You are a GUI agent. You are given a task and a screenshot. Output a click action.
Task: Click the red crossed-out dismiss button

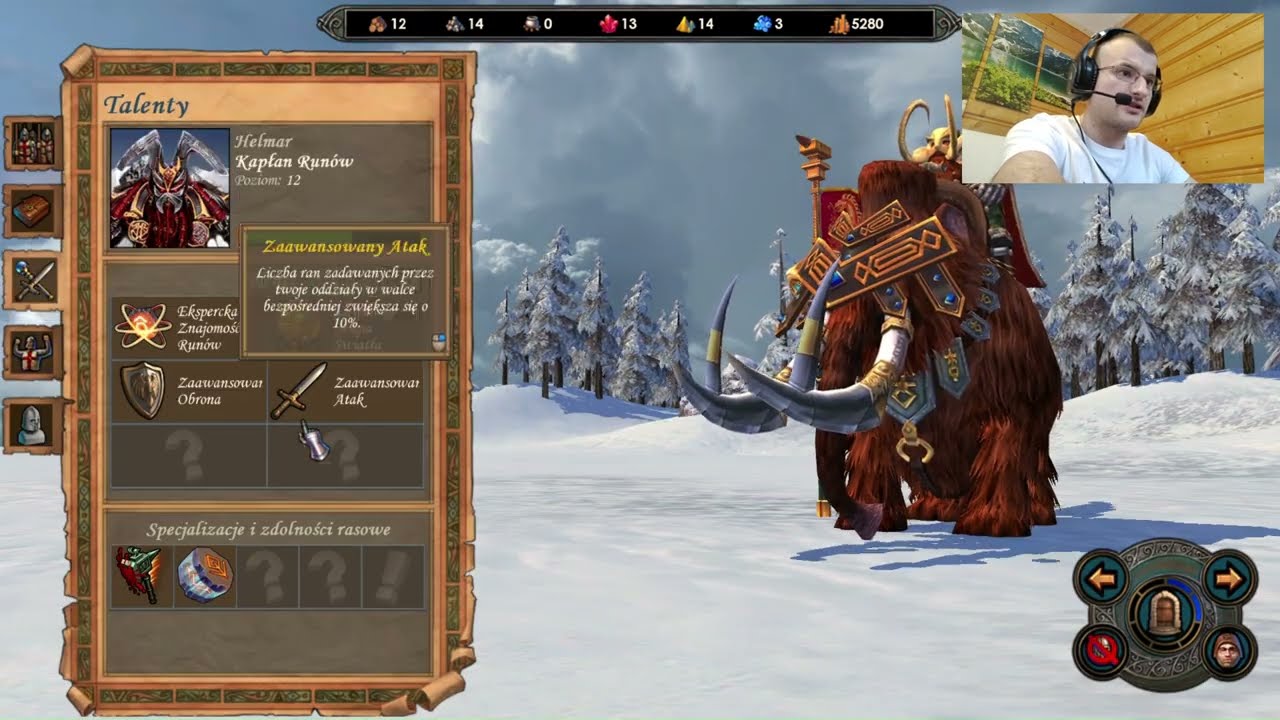(1102, 652)
